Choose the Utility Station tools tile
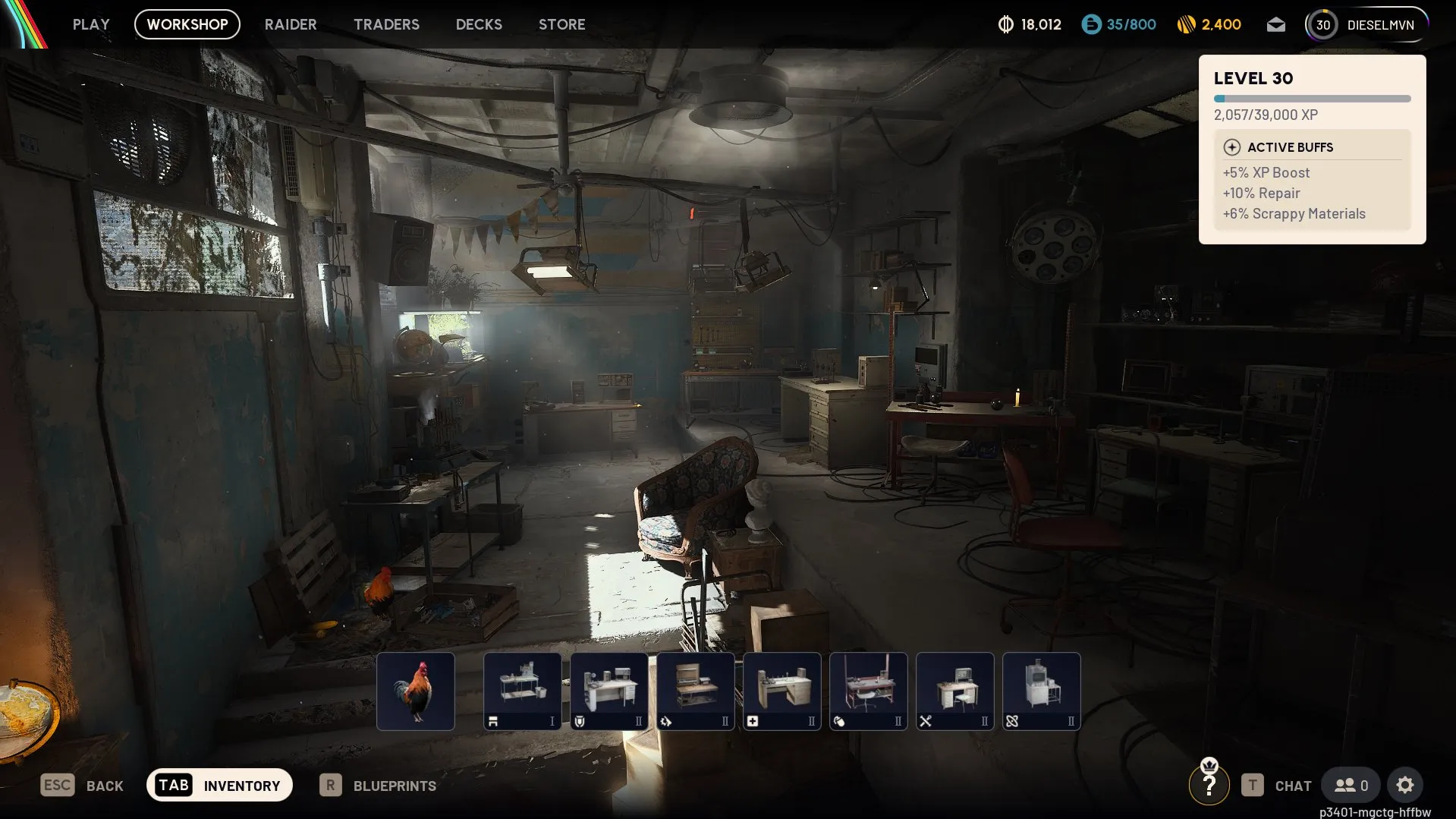 tap(955, 691)
